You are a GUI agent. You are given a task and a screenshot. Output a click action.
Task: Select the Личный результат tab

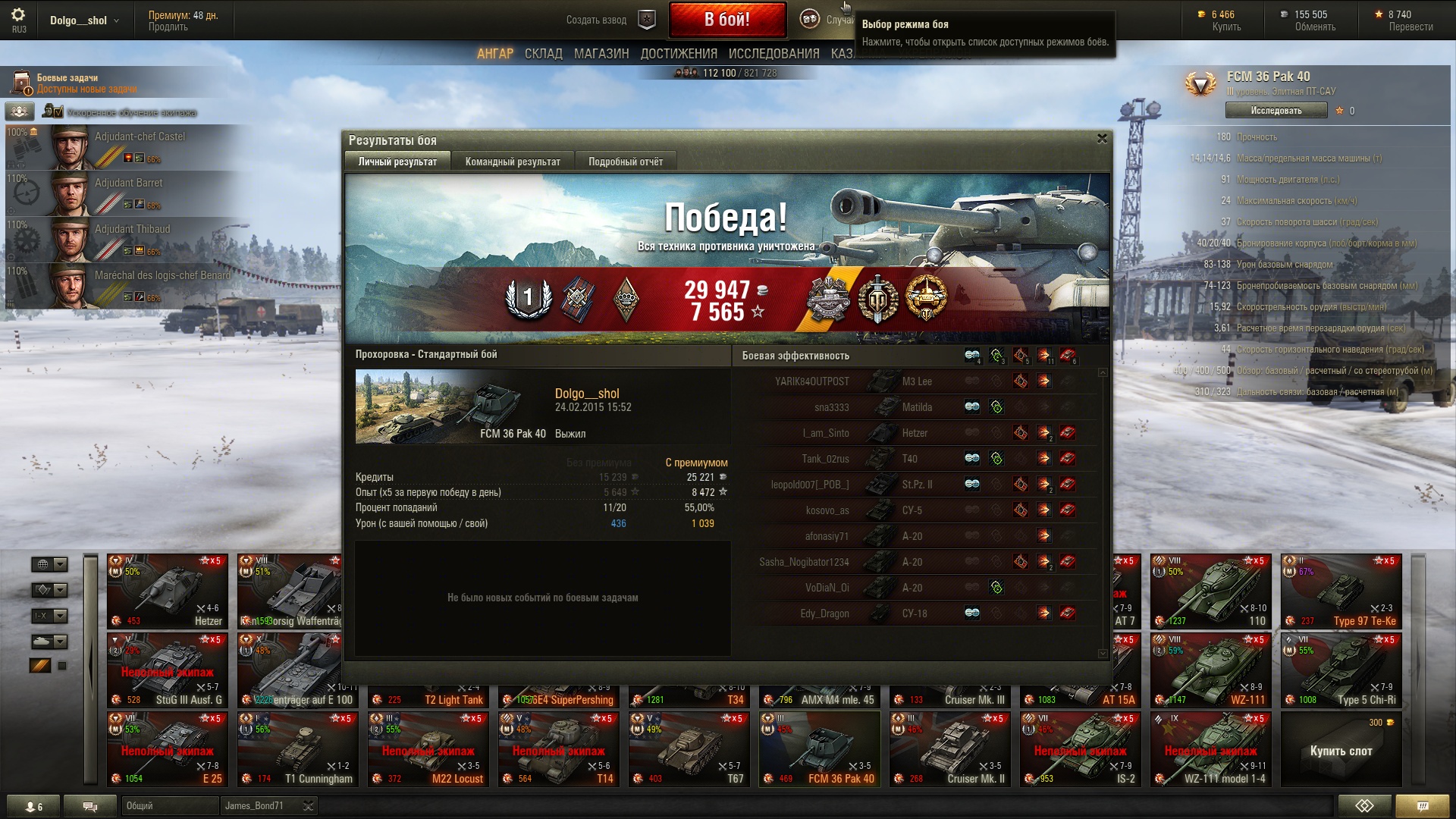(x=397, y=162)
